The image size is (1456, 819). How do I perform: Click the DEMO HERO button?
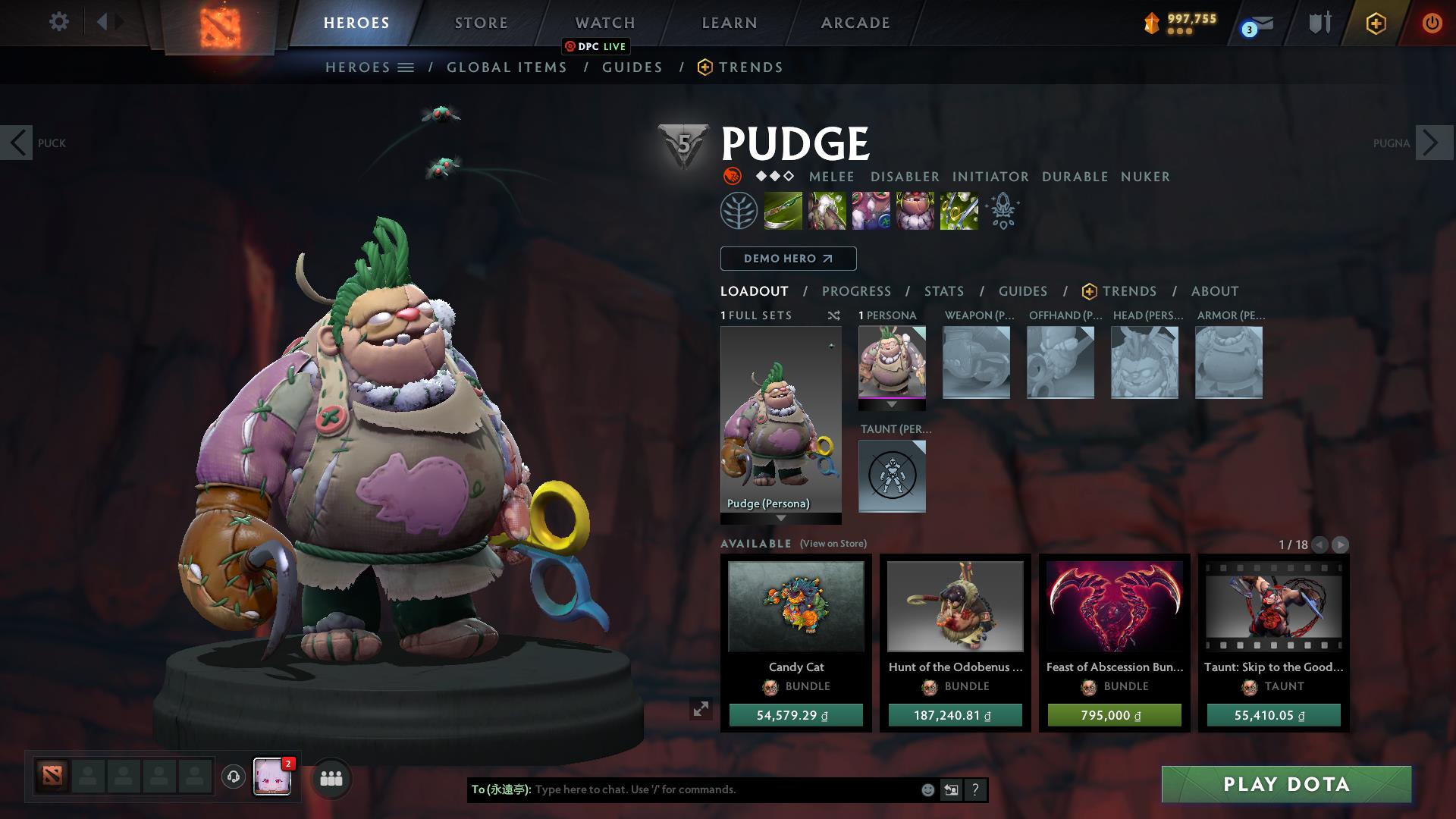click(x=787, y=259)
